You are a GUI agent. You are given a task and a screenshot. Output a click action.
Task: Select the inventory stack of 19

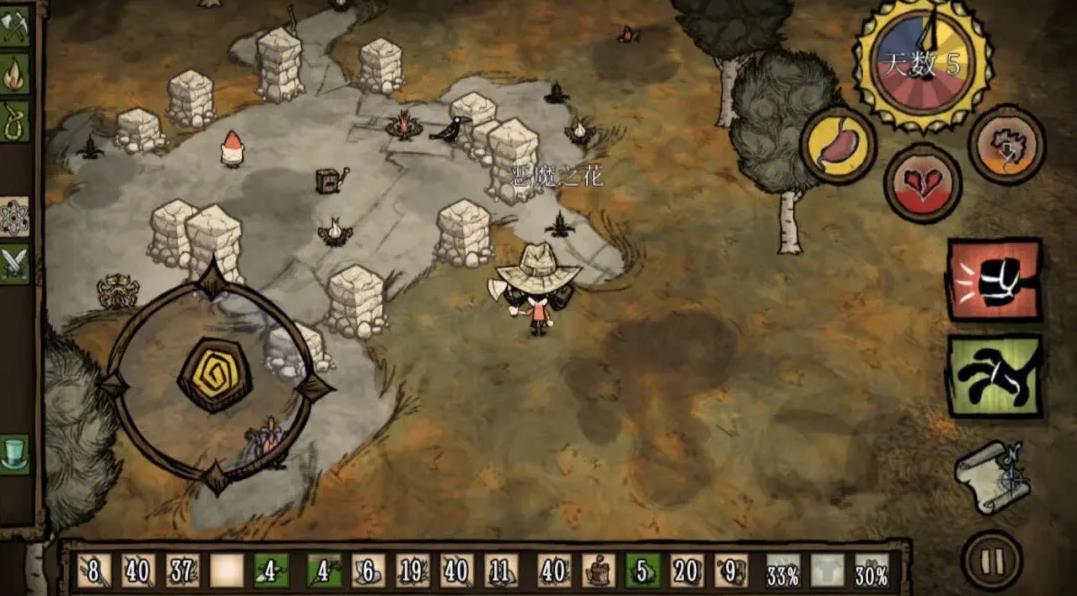tap(413, 571)
